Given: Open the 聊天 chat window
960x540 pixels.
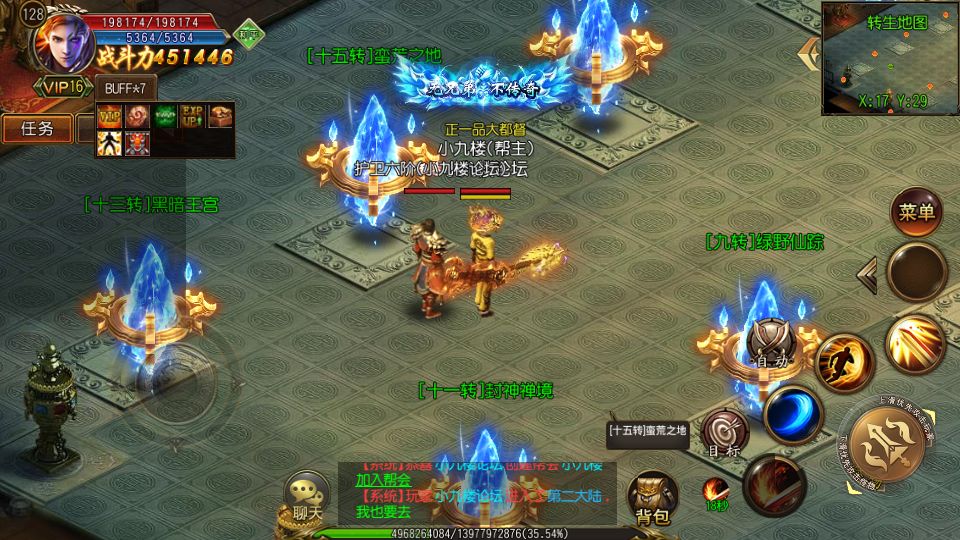Looking at the screenshot, I should click(306, 495).
